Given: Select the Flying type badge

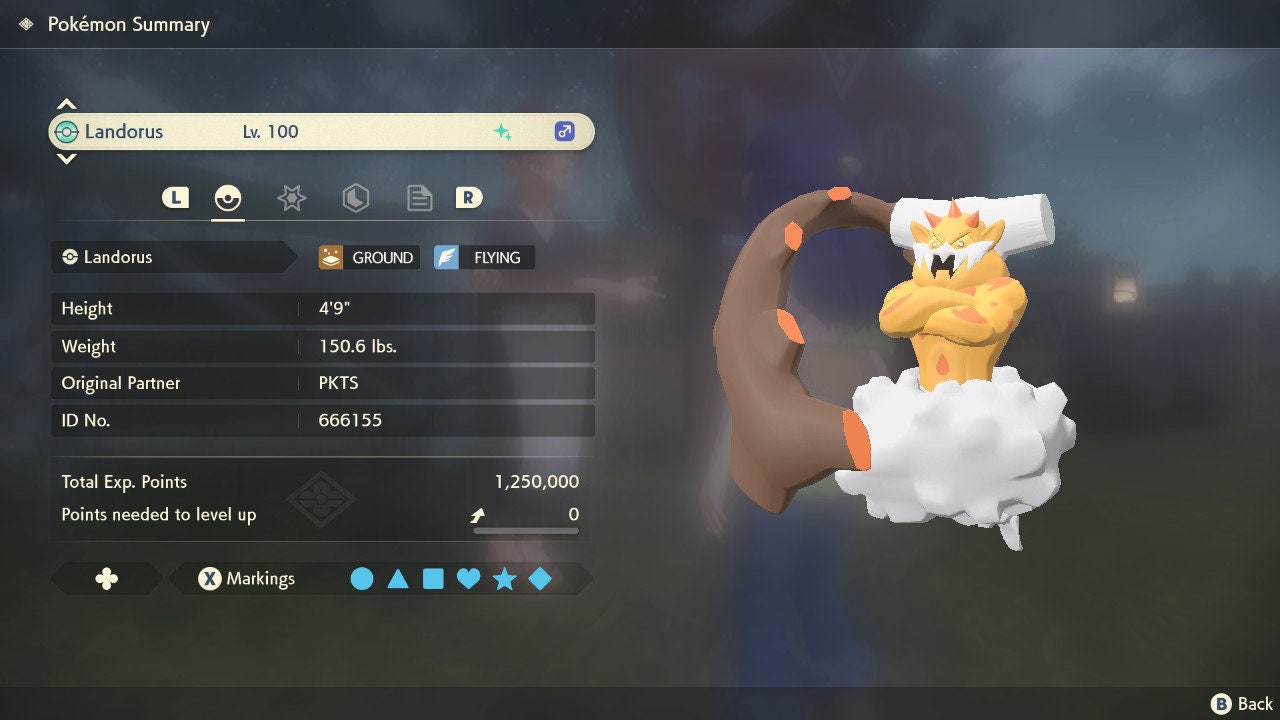Looking at the screenshot, I should pyautogui.click(x=484, y=258).
